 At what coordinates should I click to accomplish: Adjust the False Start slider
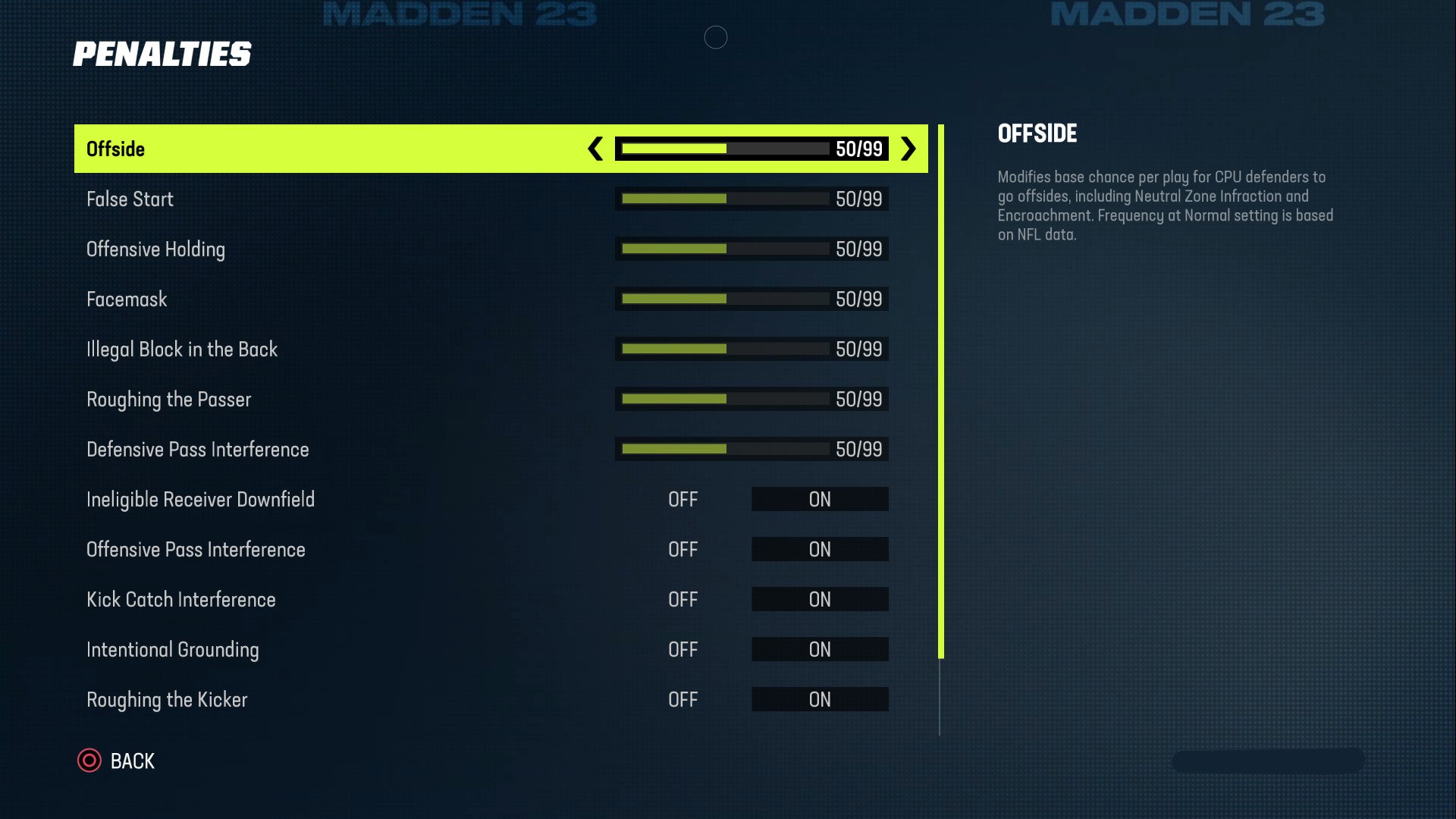click(726, 199)
